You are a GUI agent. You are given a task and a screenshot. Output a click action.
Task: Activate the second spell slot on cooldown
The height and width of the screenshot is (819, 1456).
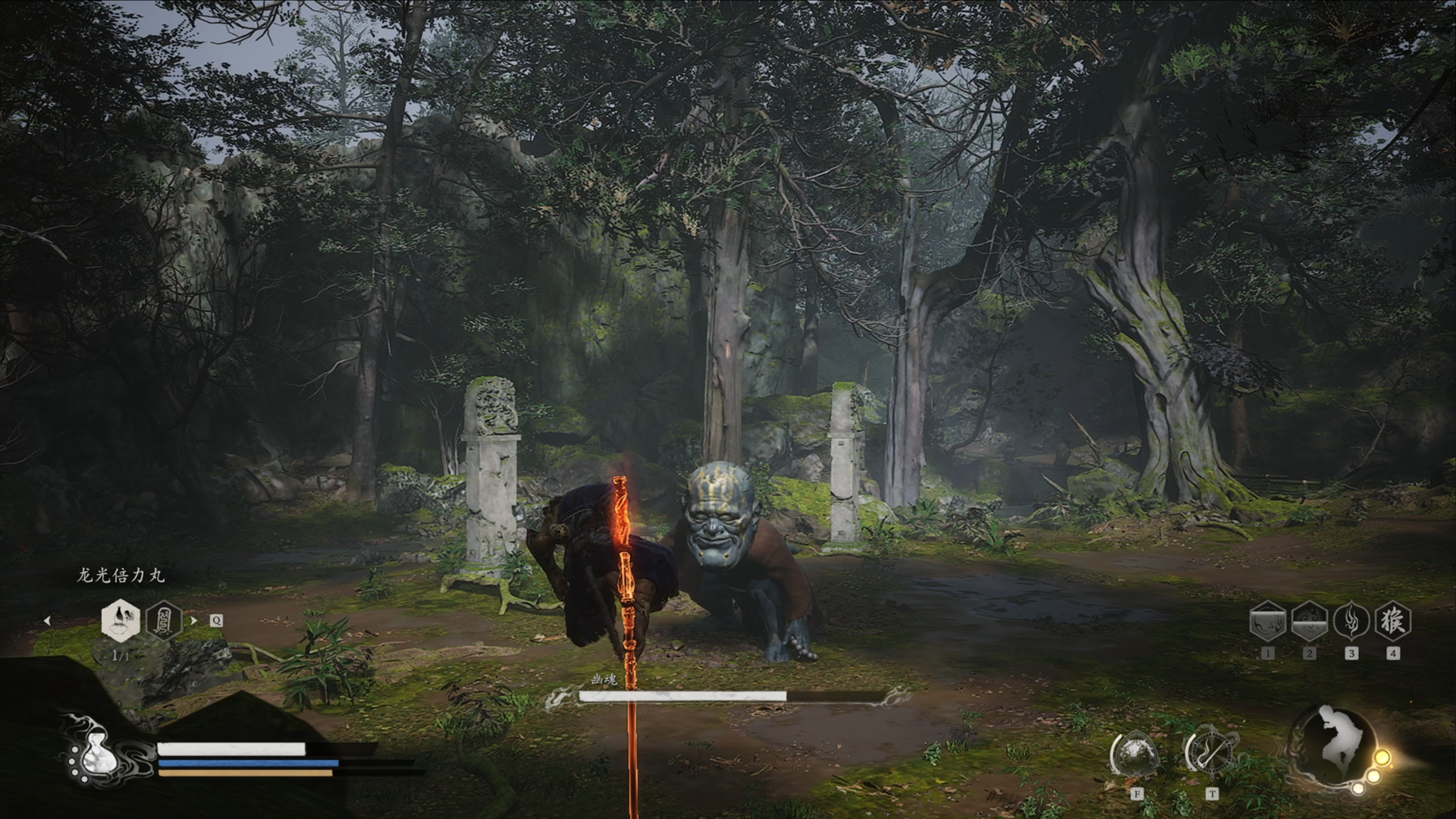(x=1309, y=621)
